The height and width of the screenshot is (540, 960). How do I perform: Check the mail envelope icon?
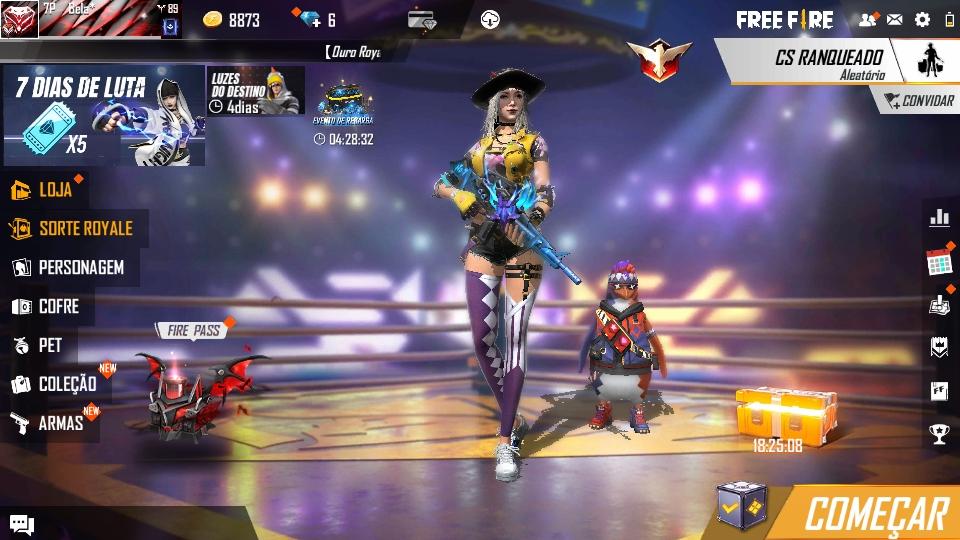coord(895,20)
